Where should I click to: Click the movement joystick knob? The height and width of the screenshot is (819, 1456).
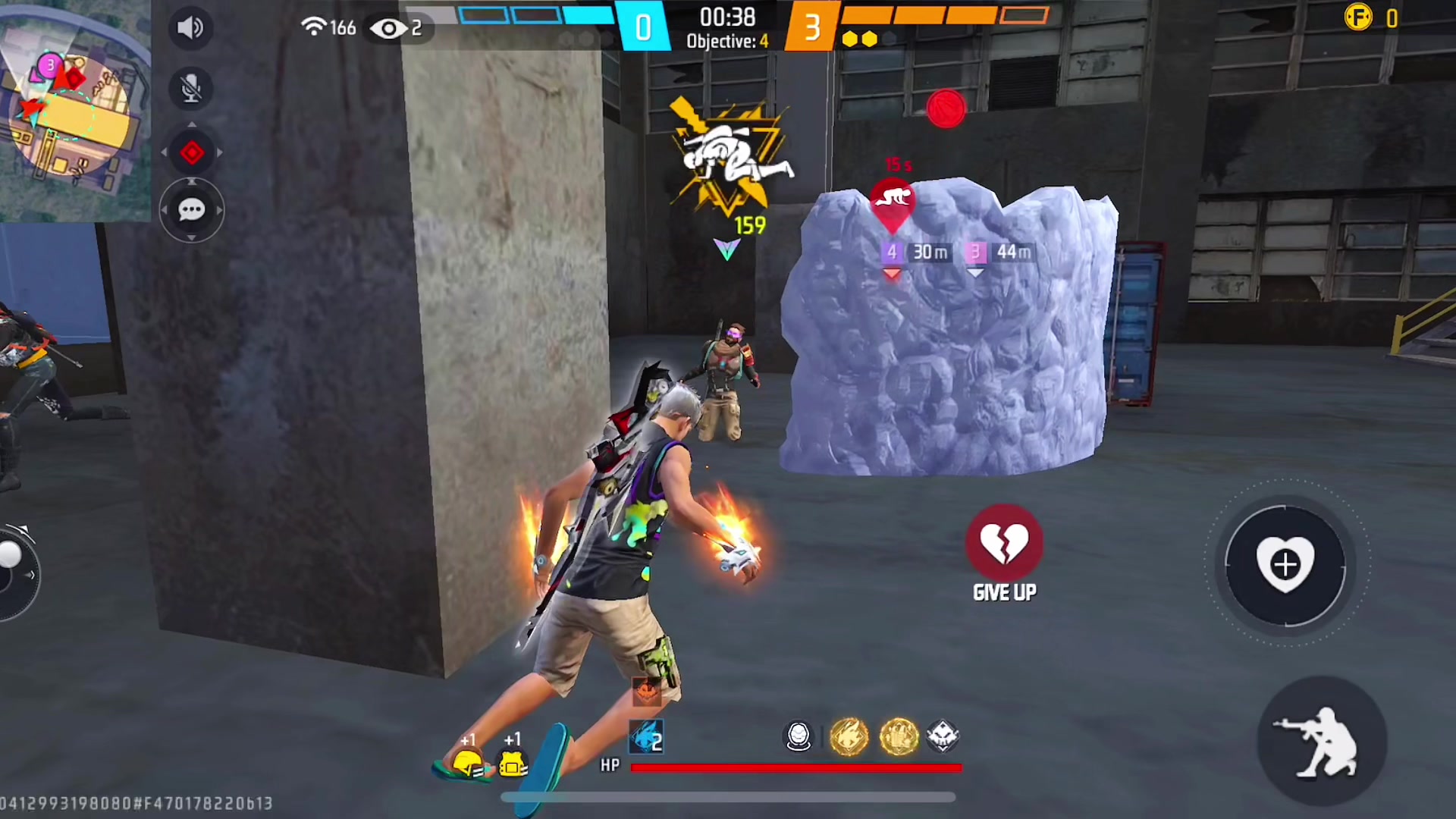coord(11,555)
